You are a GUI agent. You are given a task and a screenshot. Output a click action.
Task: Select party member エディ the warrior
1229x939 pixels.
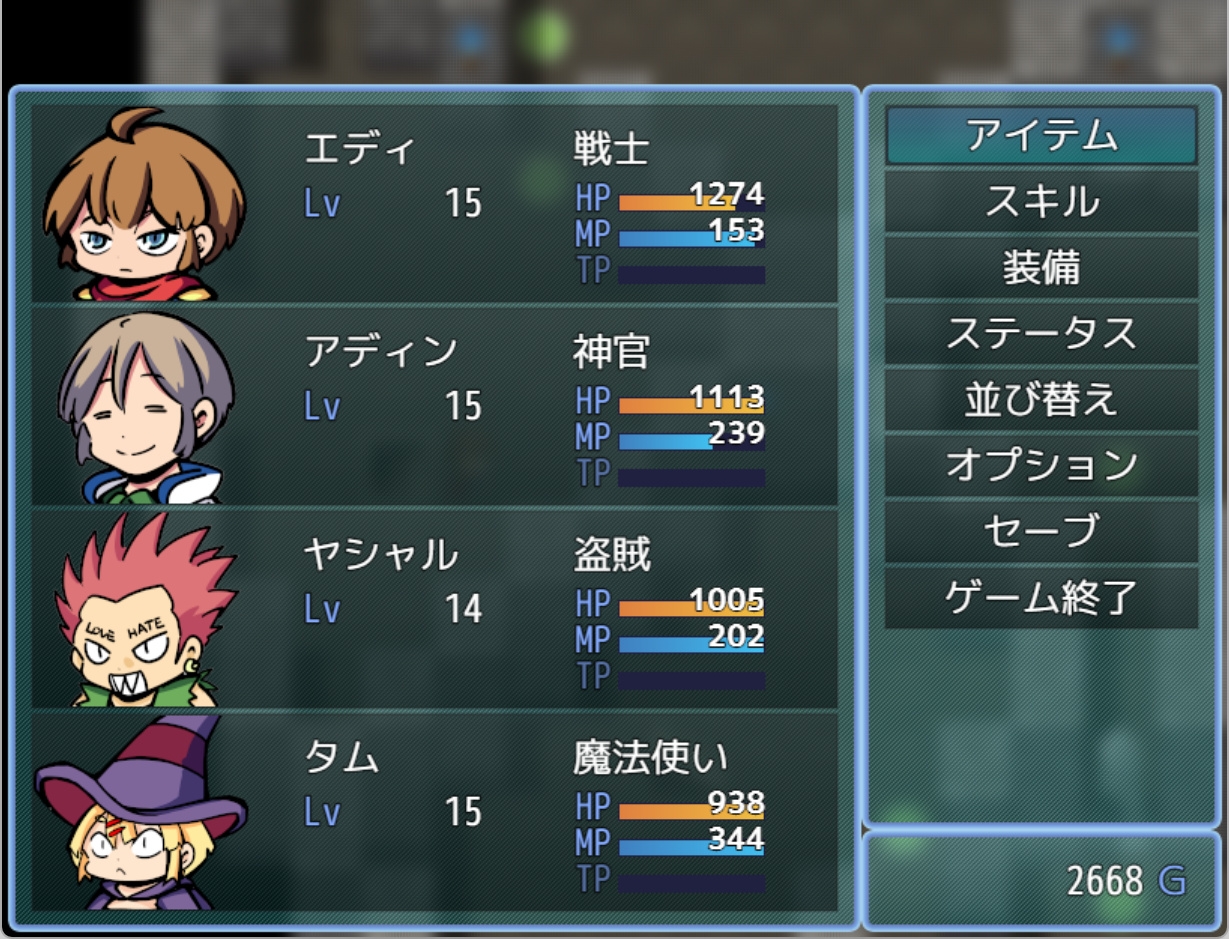434,203
